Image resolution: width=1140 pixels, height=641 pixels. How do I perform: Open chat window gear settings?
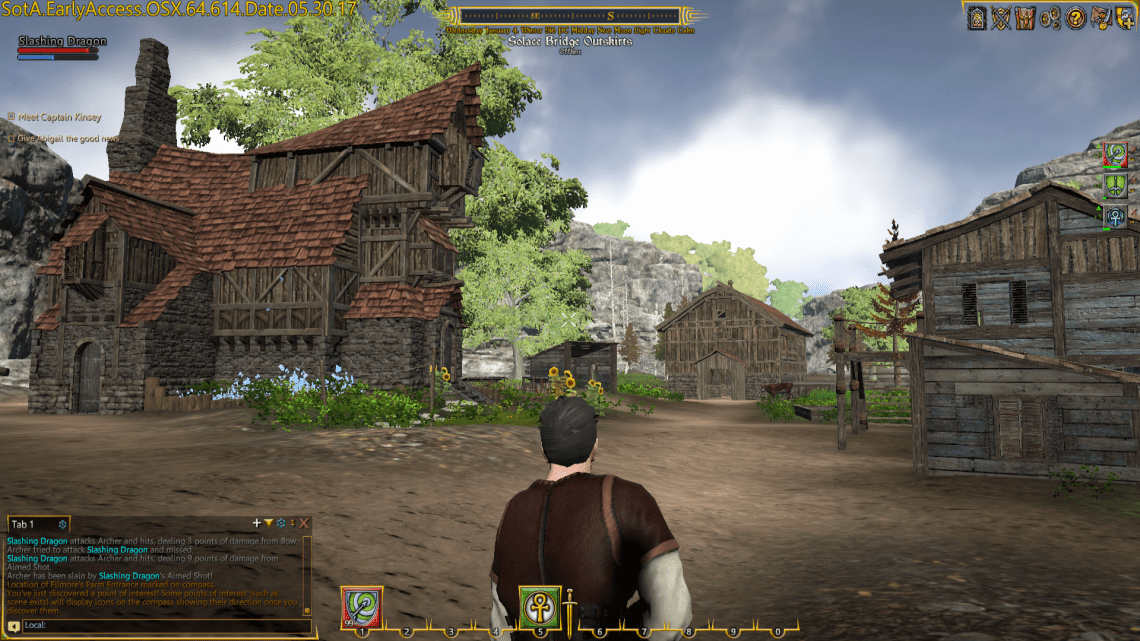(x=280, y=523)
